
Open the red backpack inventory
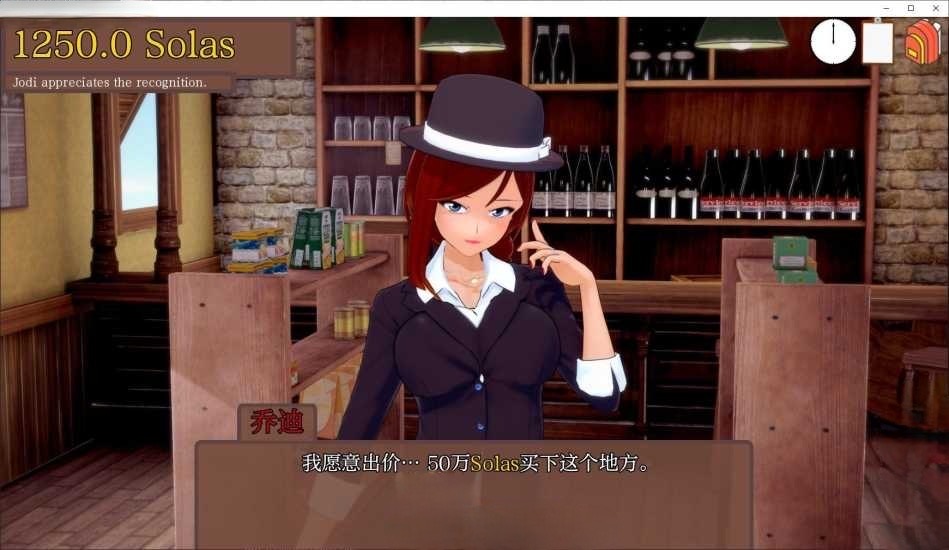coord(922,43)
